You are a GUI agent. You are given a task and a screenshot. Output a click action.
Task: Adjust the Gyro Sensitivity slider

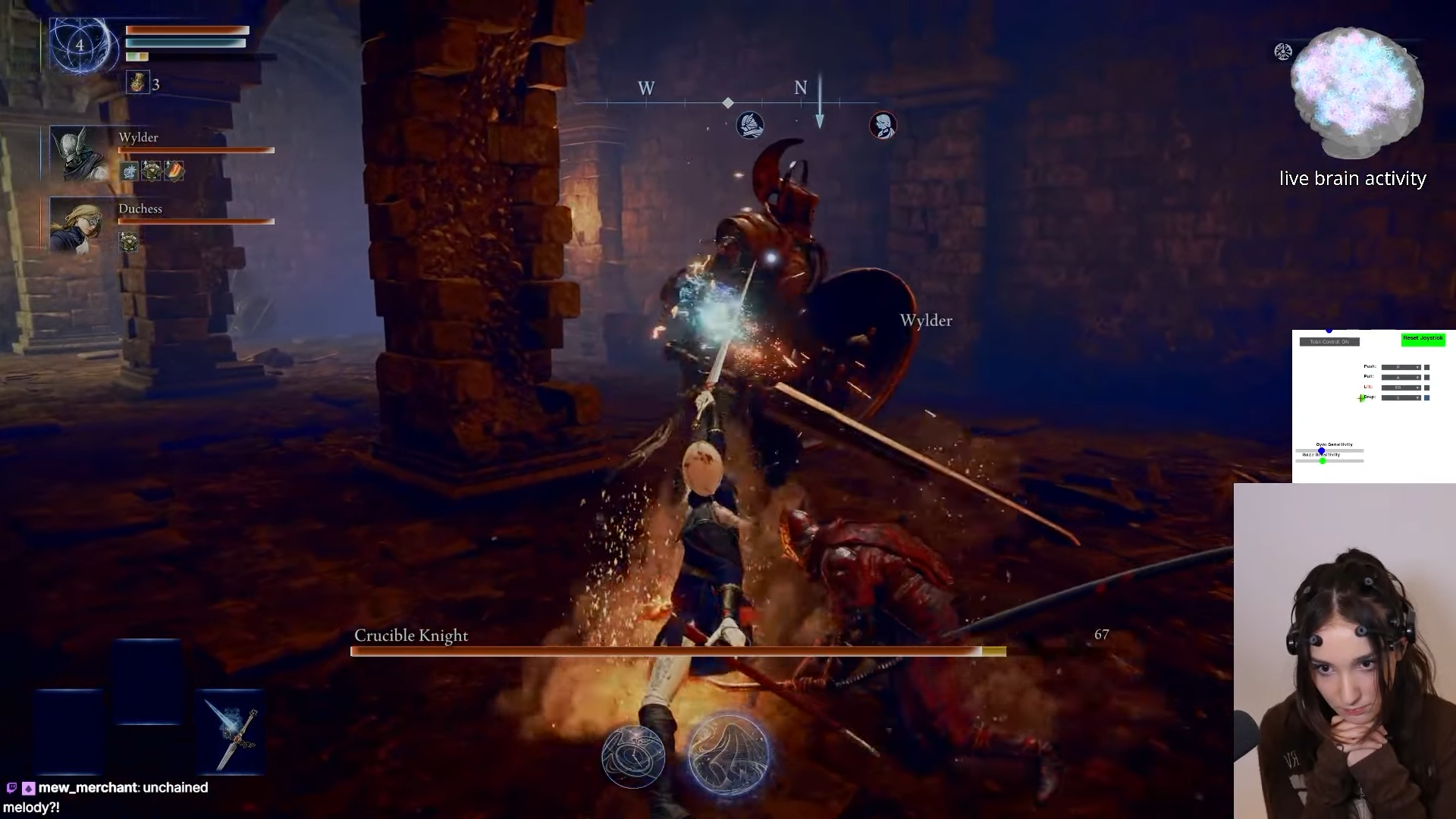1321,451
